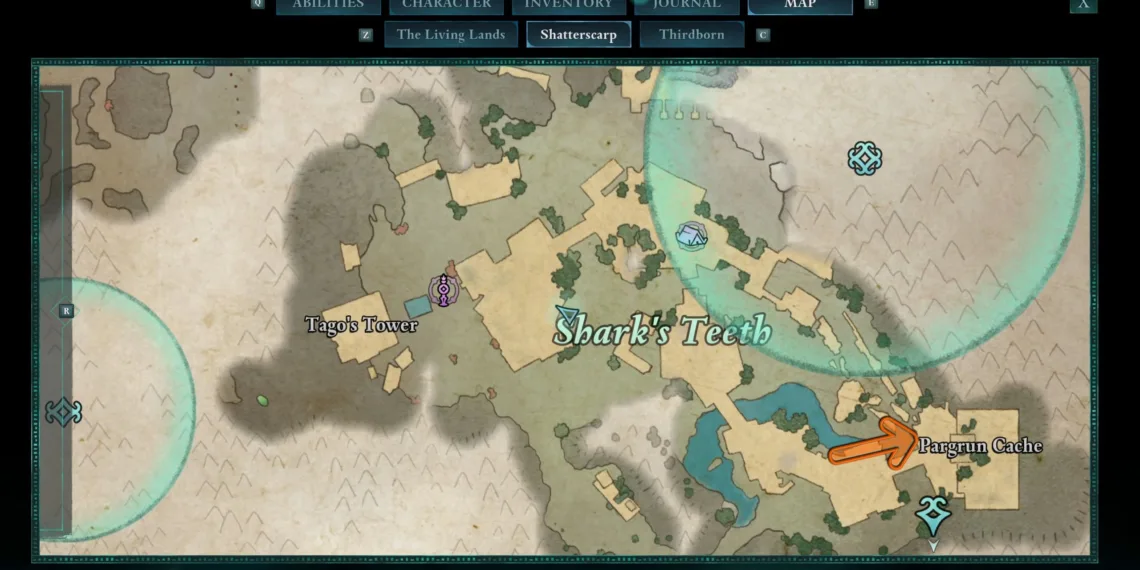
Task: Click the Shark's Teeth area label
Action: (663, 330)
